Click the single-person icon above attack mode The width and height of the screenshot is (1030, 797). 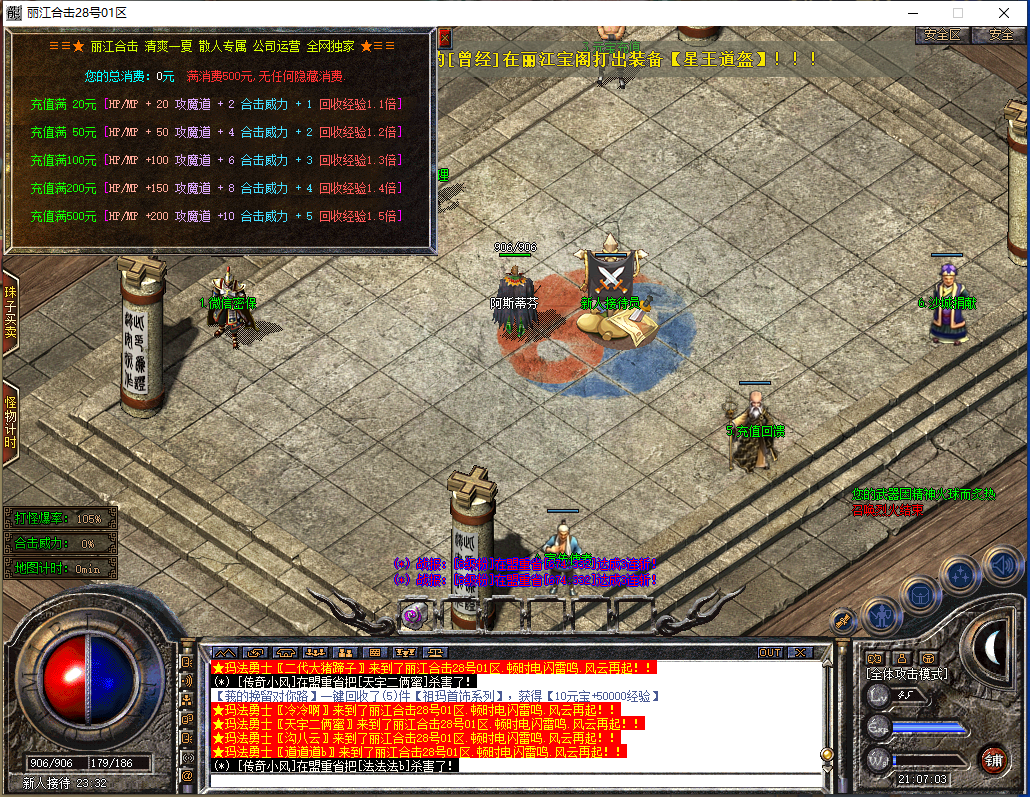pos(901,658)
